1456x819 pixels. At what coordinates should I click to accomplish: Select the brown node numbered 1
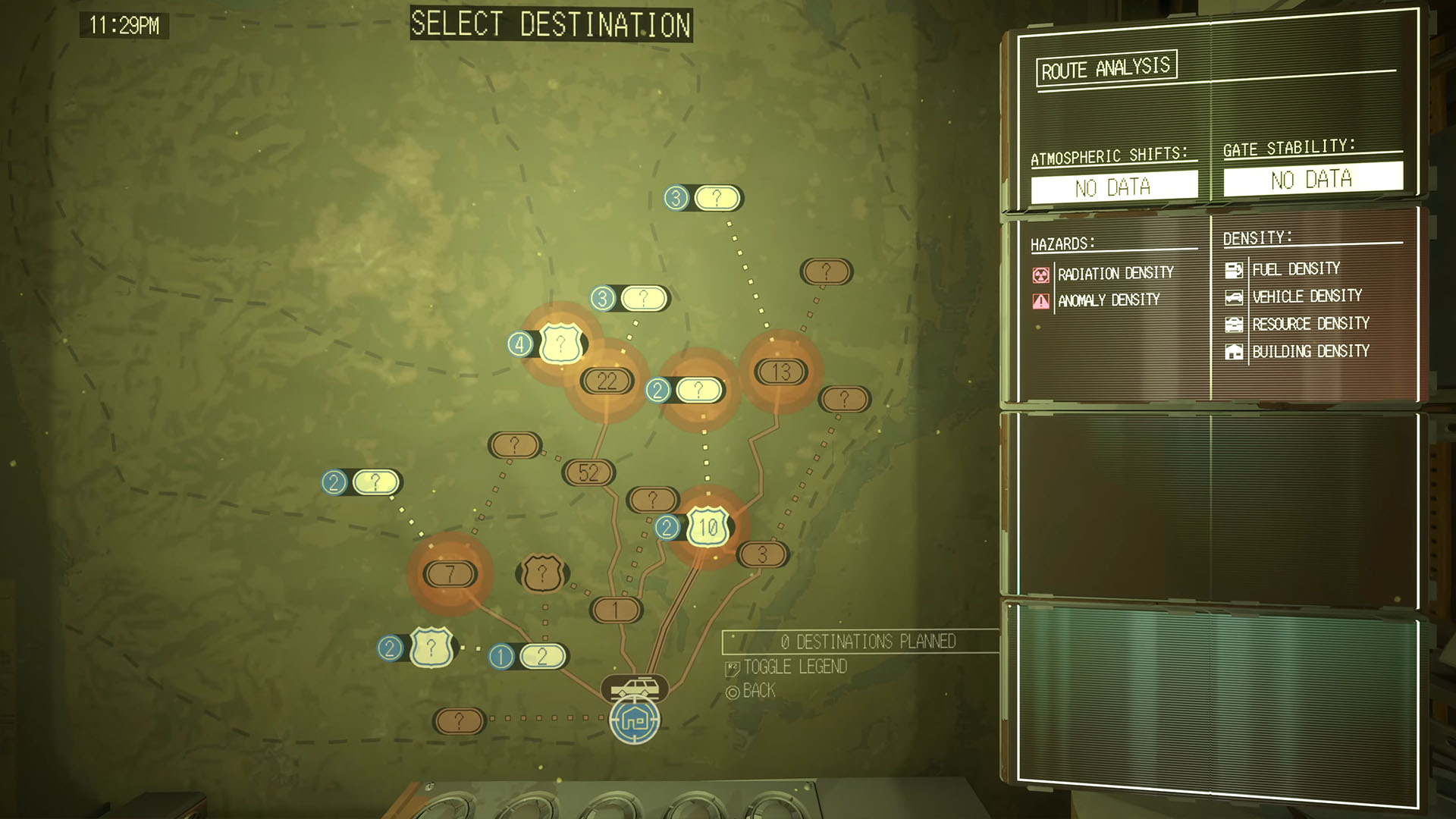(616, 610)
